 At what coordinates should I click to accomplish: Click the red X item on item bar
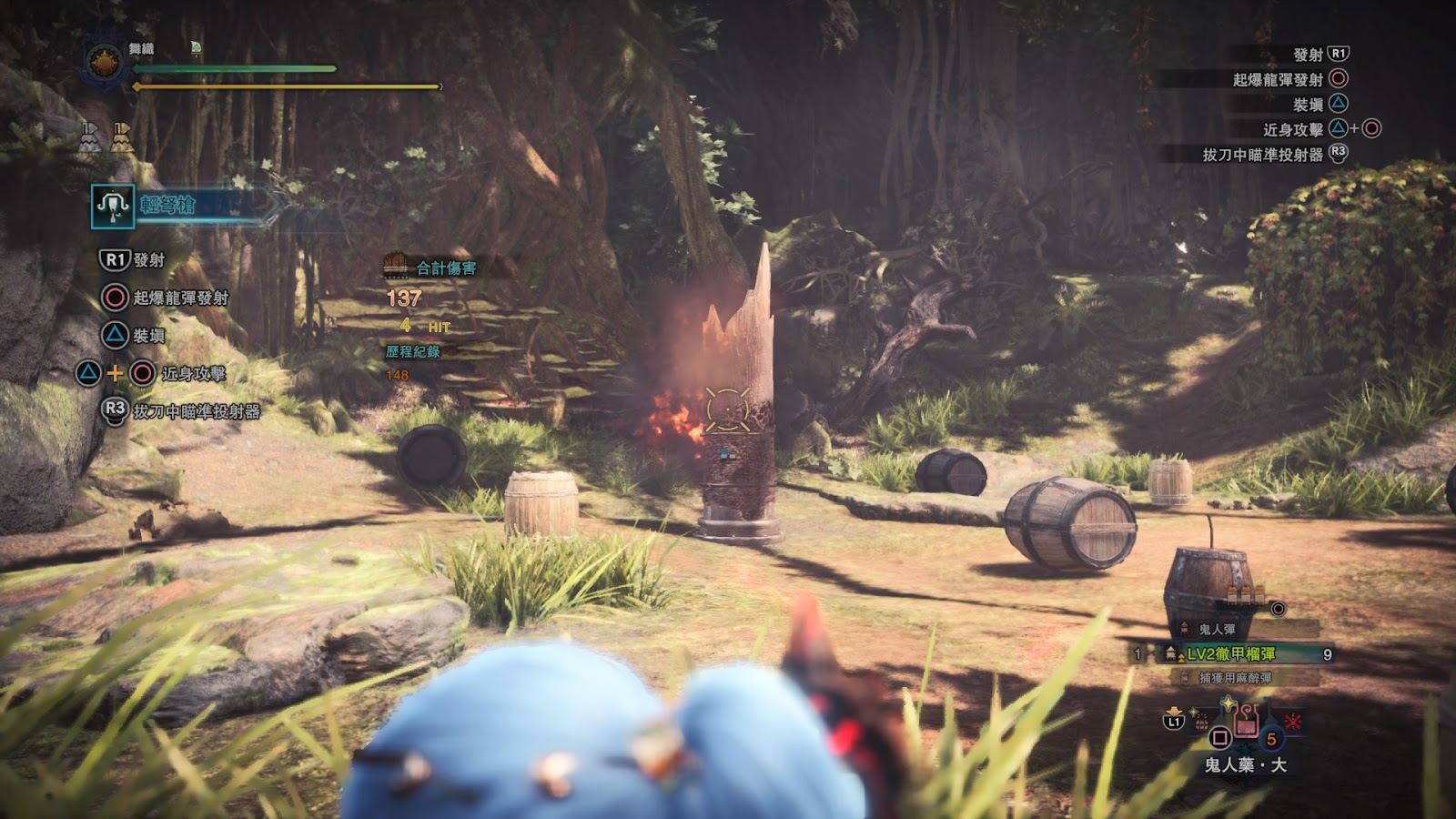pos(1292,723)
